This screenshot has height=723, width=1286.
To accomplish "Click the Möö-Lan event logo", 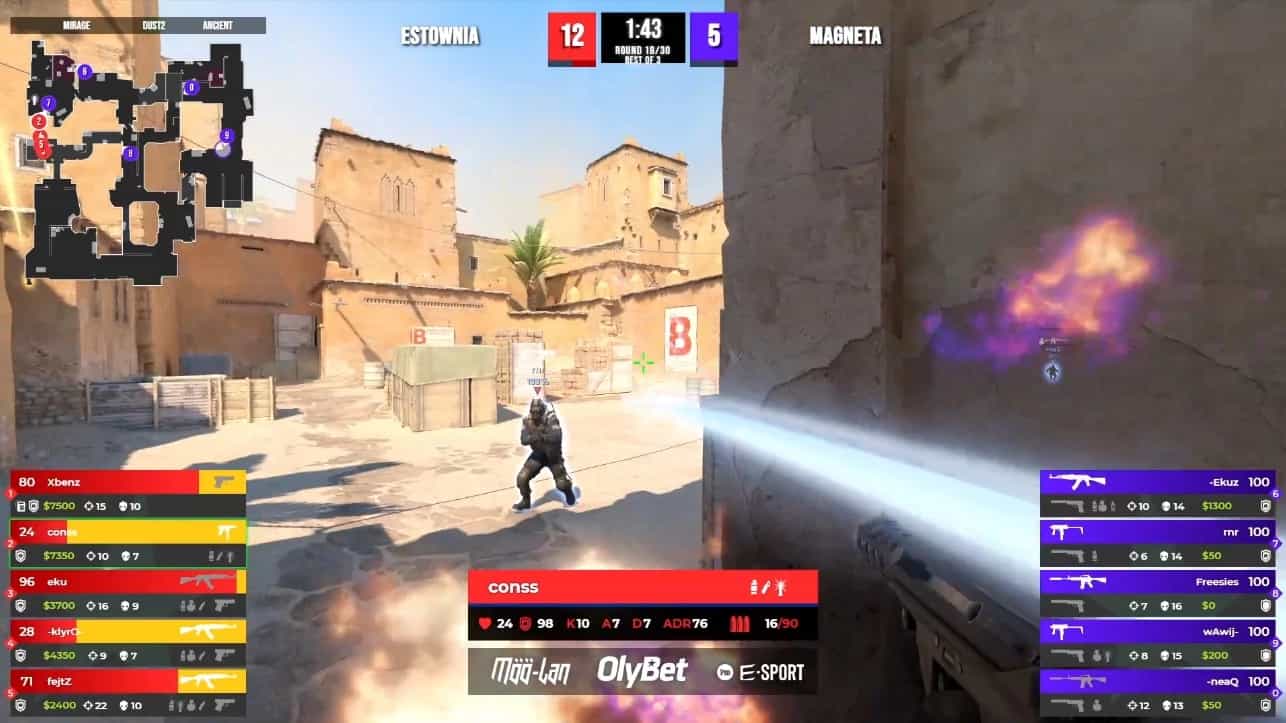I will (x=530, y=671).
